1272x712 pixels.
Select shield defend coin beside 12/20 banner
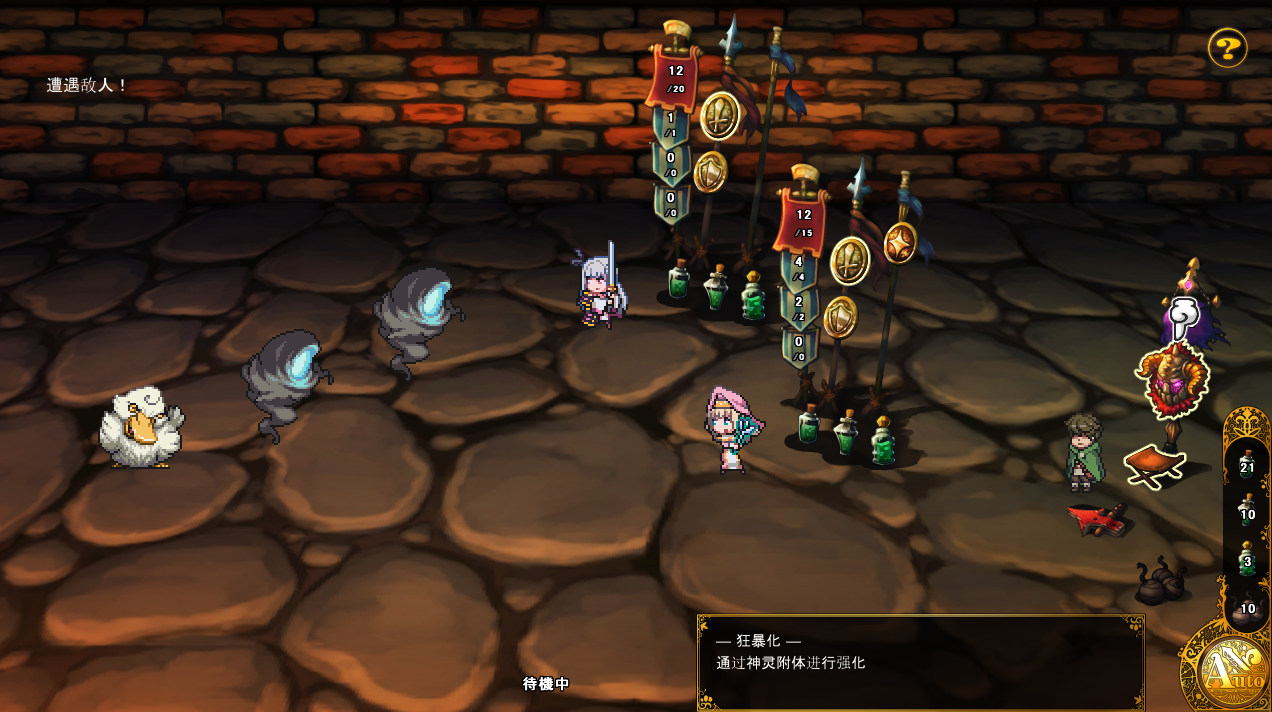pyautogui.click(x=710, y=172)
